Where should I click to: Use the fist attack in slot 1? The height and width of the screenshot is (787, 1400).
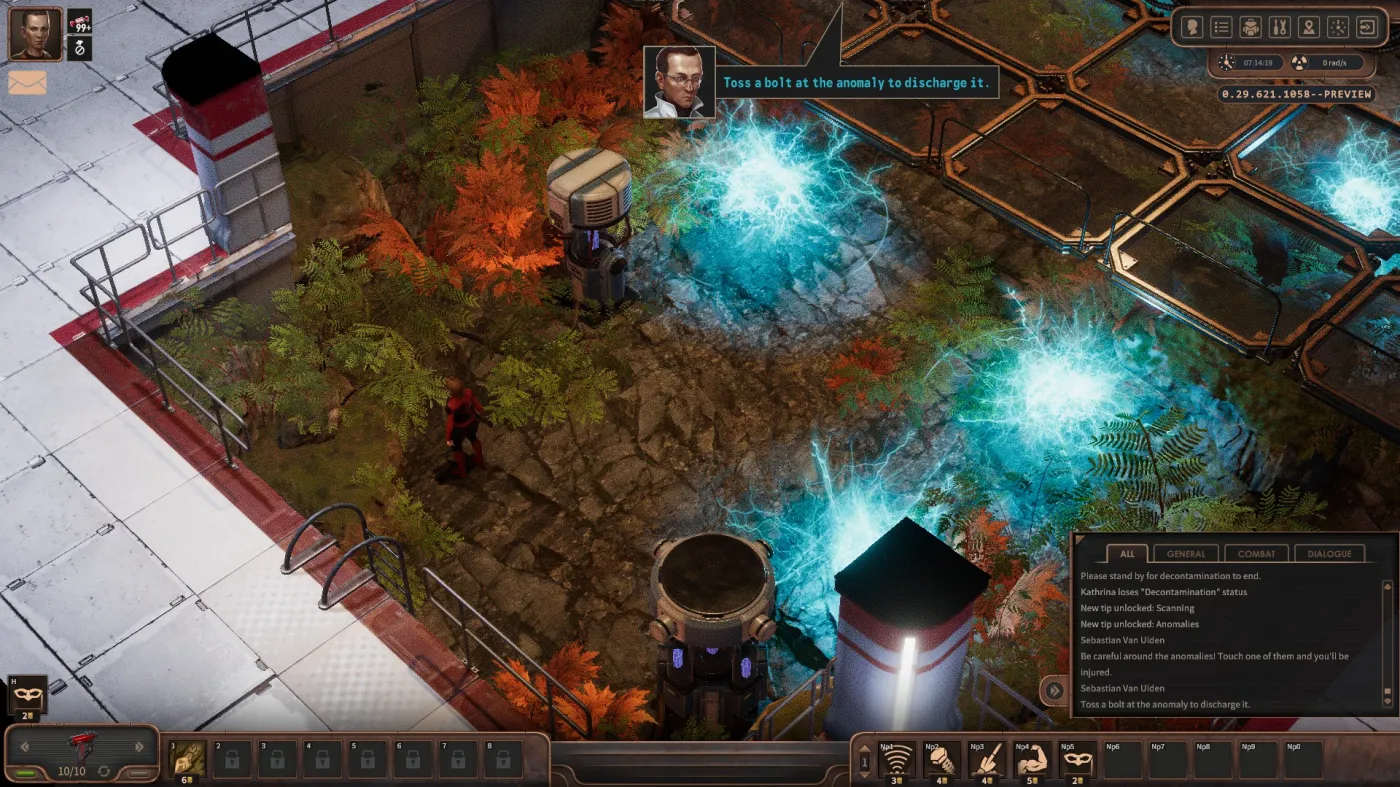[x=190, y=759]
